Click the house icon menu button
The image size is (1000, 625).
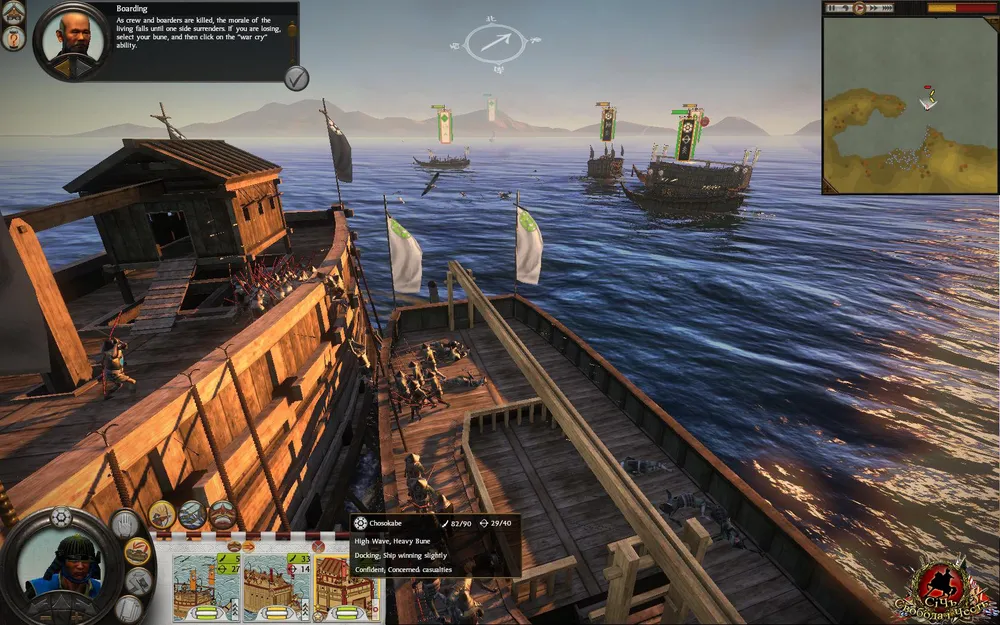14,11
